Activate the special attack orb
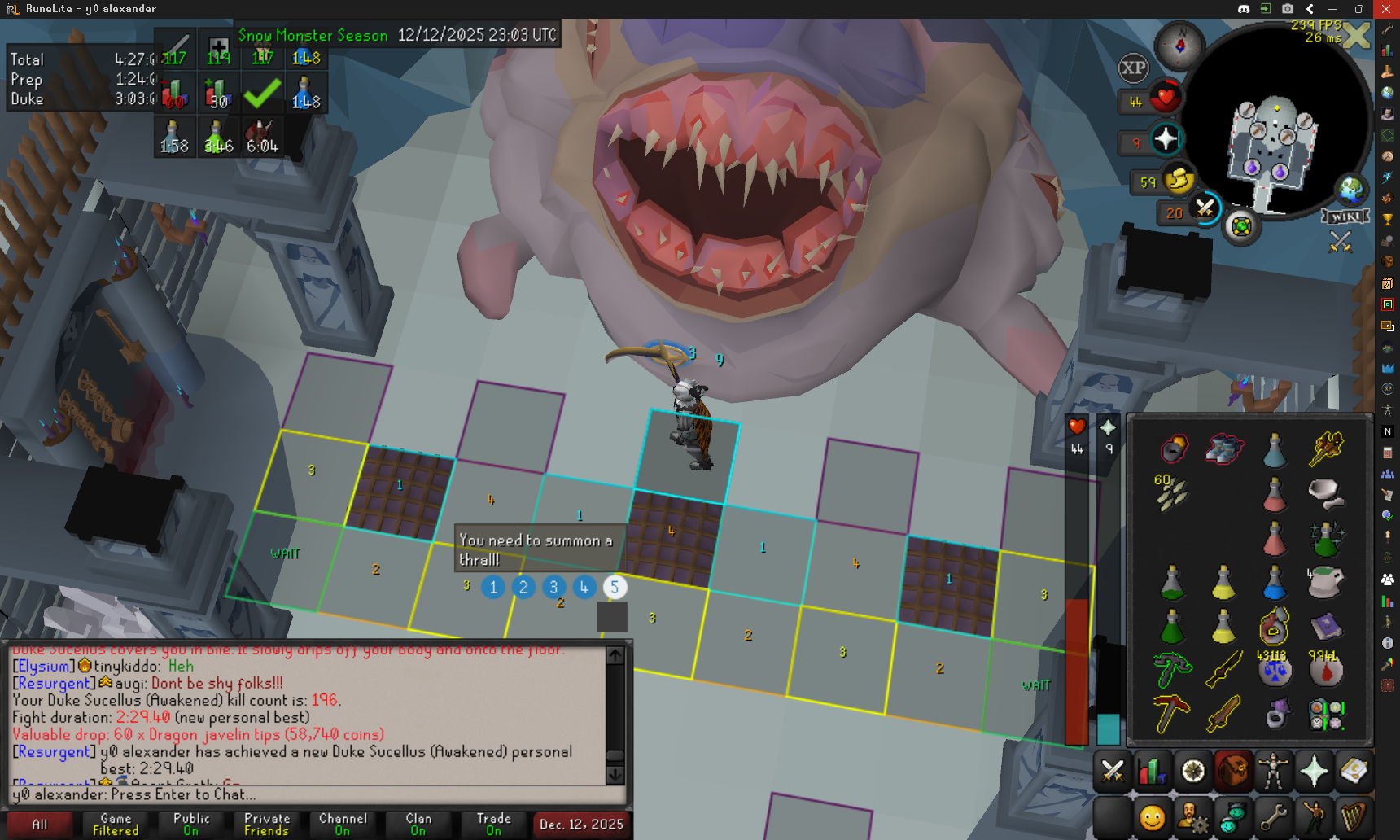The image size is (1400, 840). (1205, 209)
